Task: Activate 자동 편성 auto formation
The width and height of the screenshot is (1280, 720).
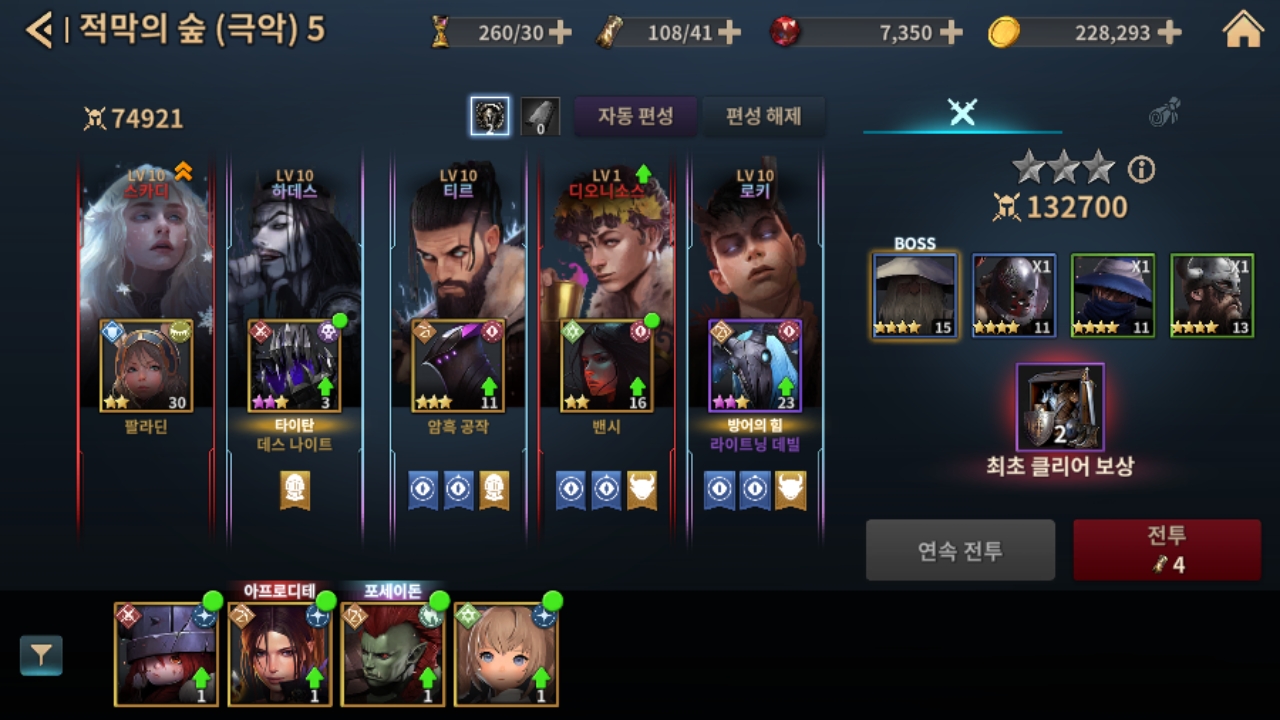Action: 635,116
